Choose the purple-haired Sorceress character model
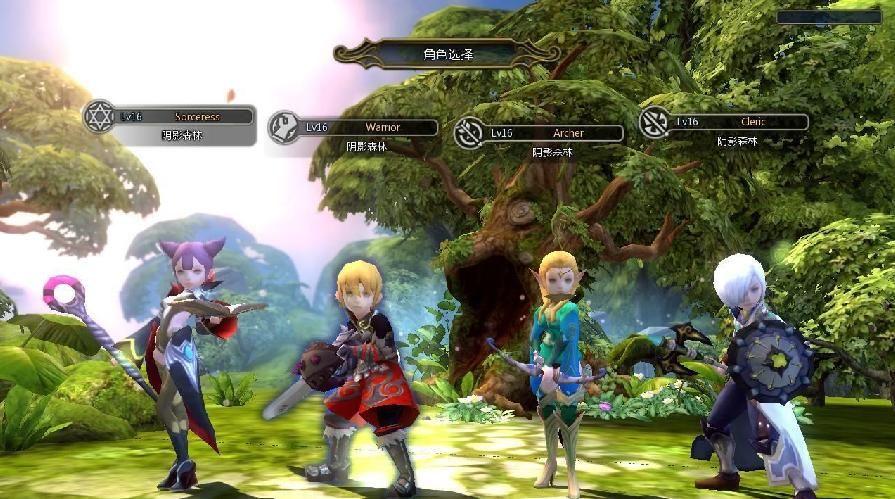The height and width of the screenshot is (499, 895). point(187,355)
